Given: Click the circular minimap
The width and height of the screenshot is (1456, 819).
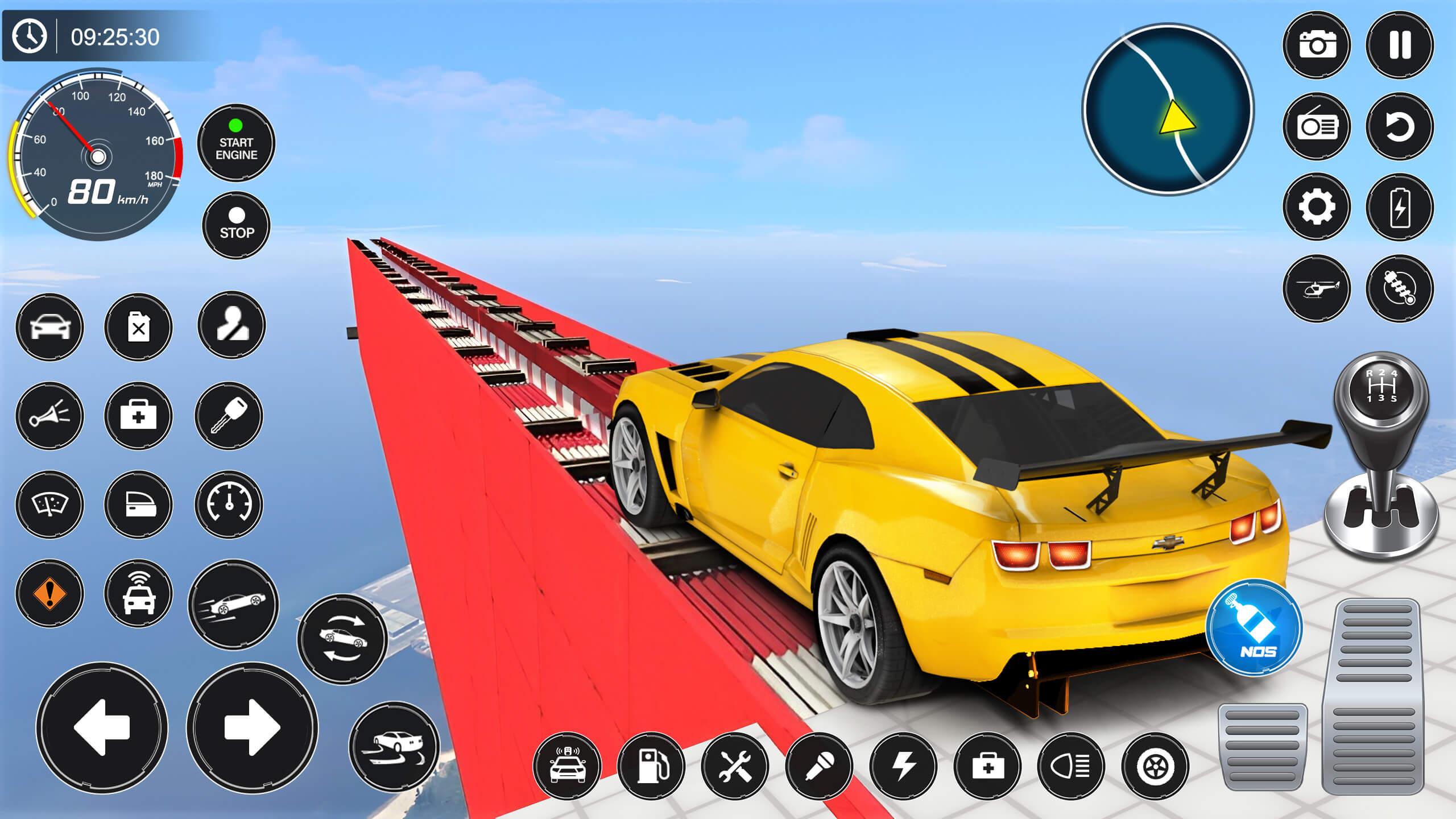Looking at the screenshot, I should click(1168, 109).
